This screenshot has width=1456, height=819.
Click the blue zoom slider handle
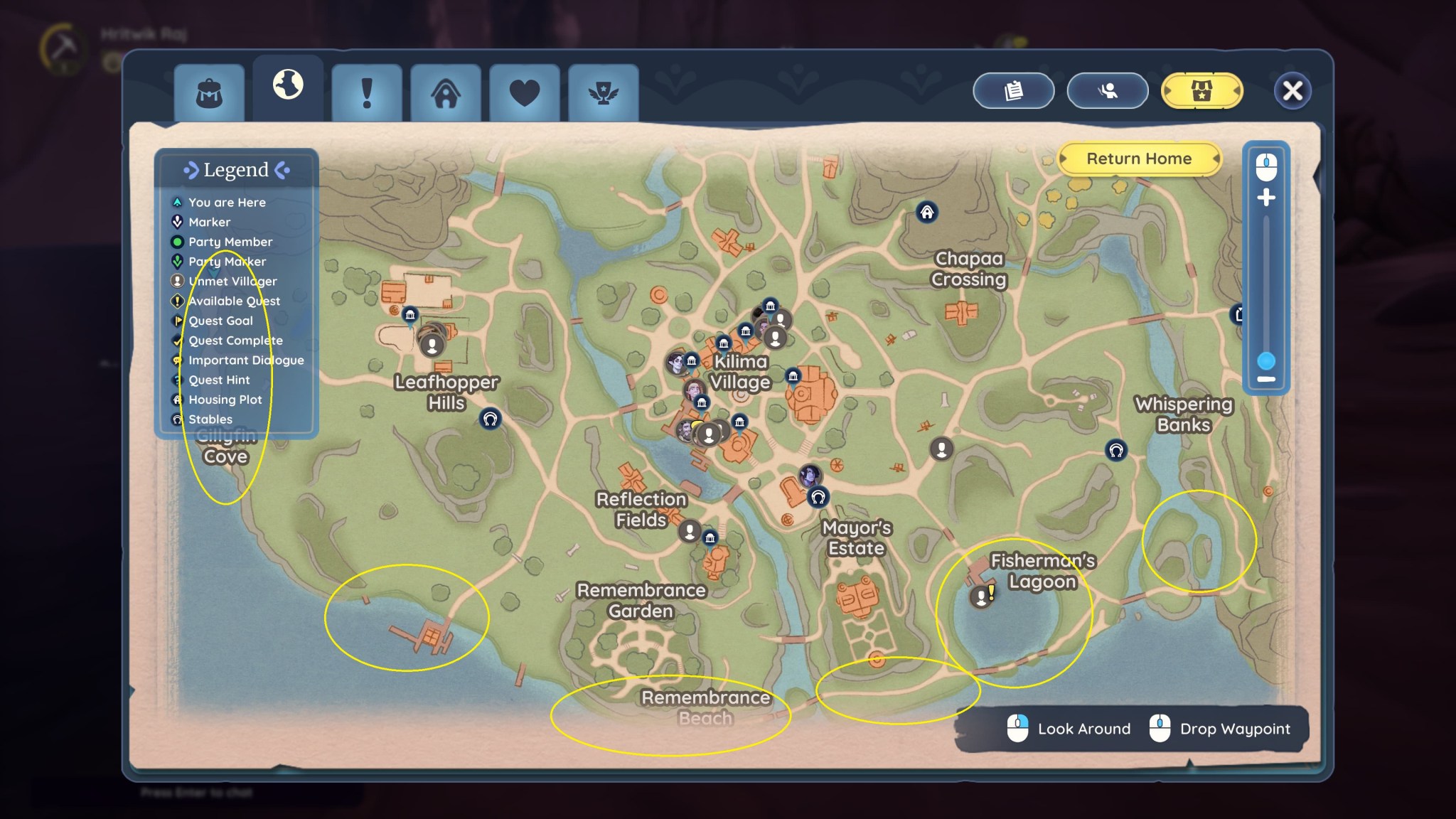(x=1266, y=360)
